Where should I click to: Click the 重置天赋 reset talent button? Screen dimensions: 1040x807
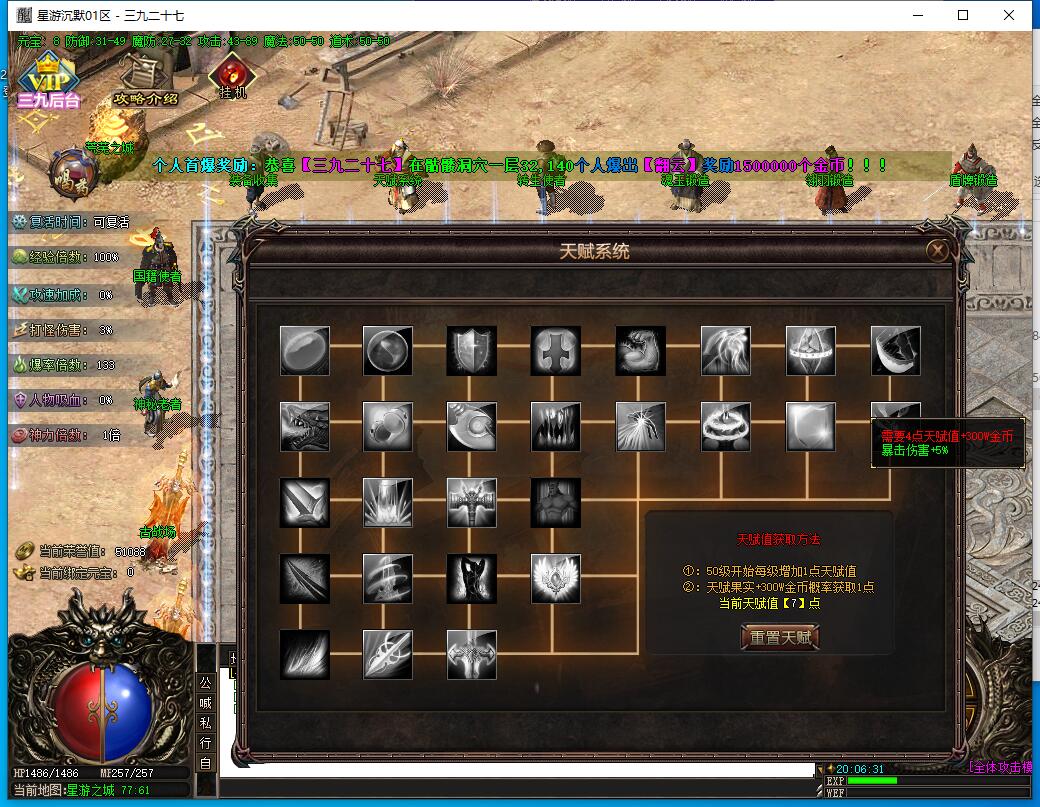[779, 637]
